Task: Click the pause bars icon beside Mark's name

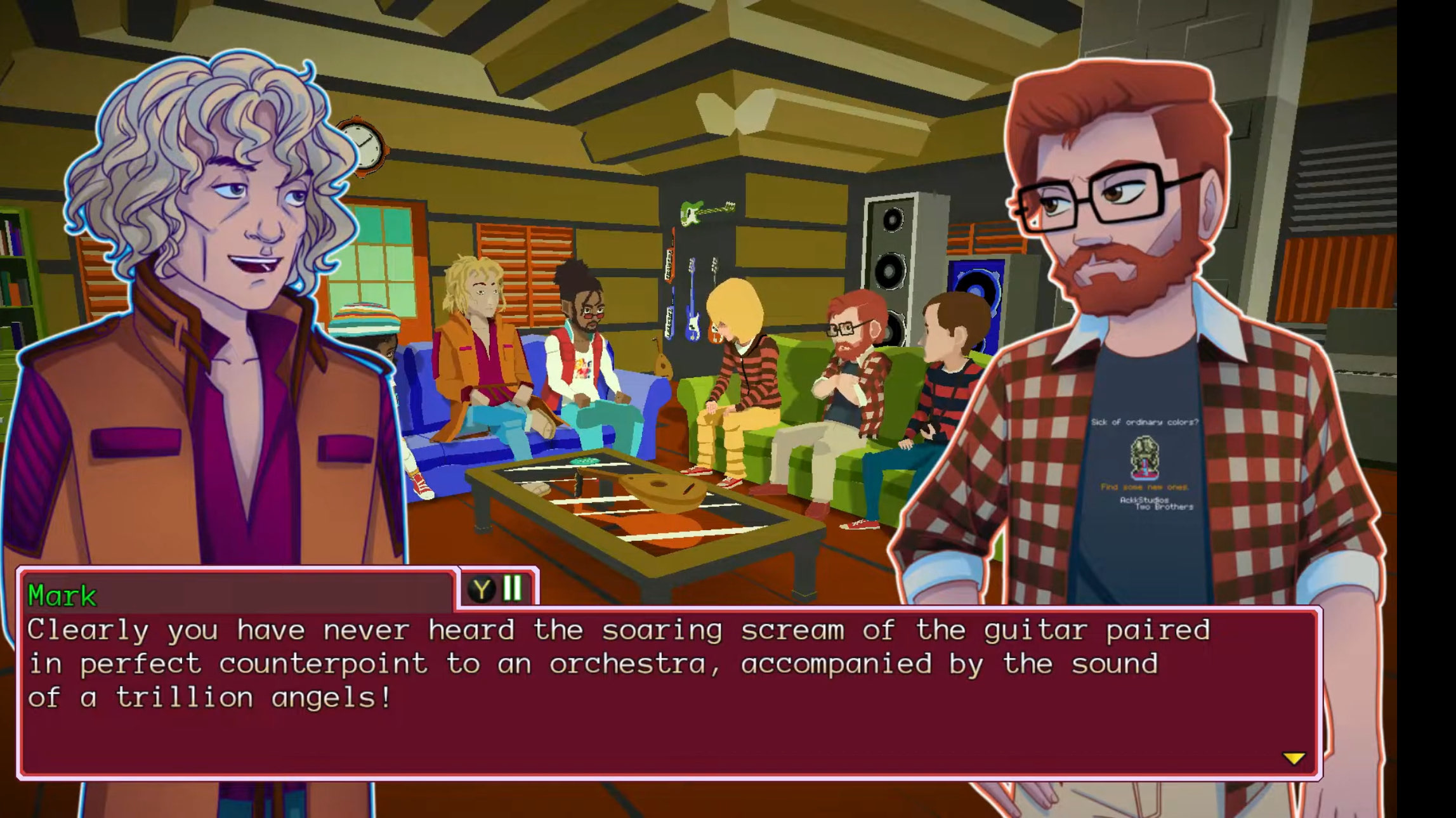Action: tap(513, 588)
